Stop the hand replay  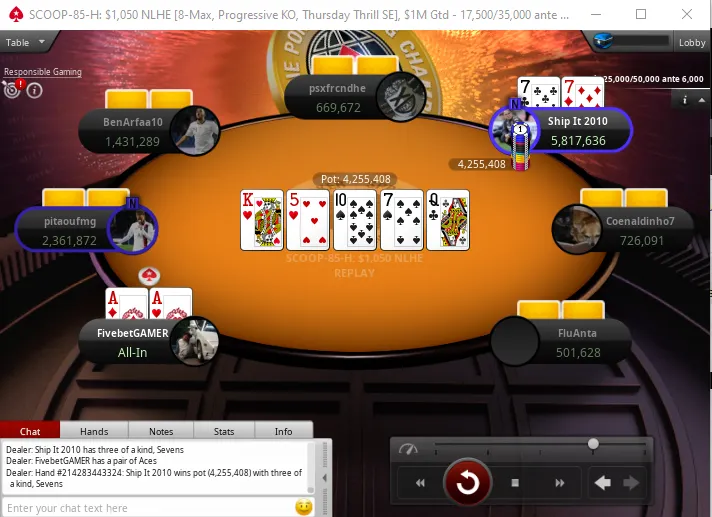[514, 484]
